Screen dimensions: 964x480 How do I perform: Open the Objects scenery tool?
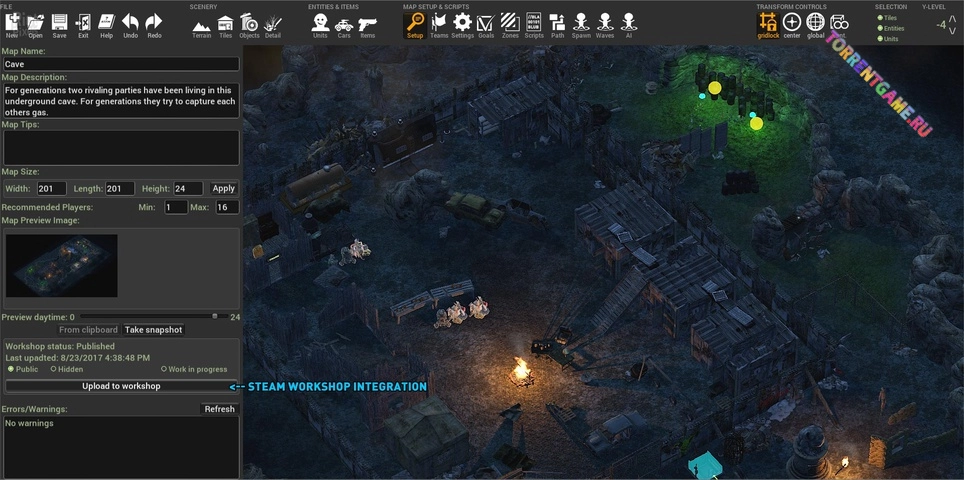(x=249, y=23)
